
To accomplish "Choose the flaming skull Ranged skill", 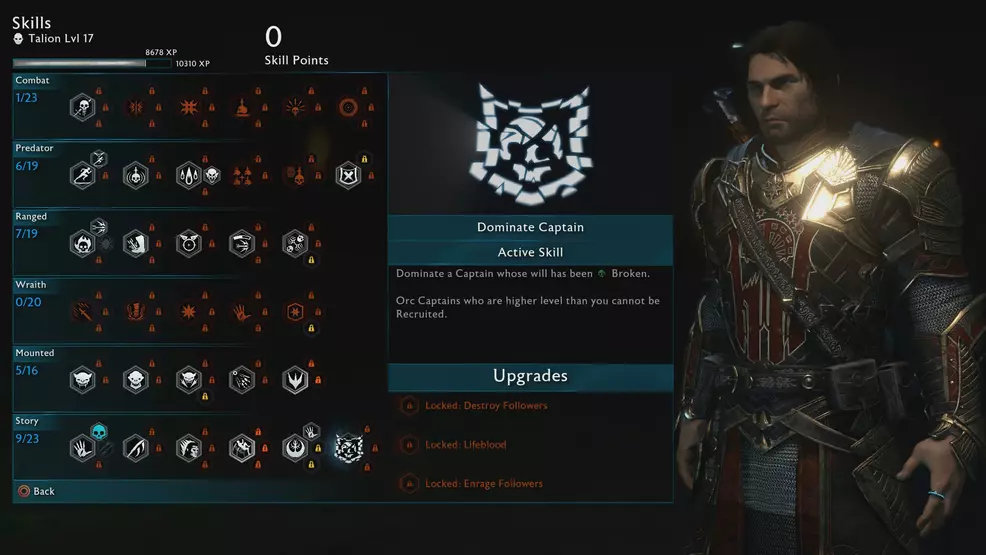I will coord(82,243).
